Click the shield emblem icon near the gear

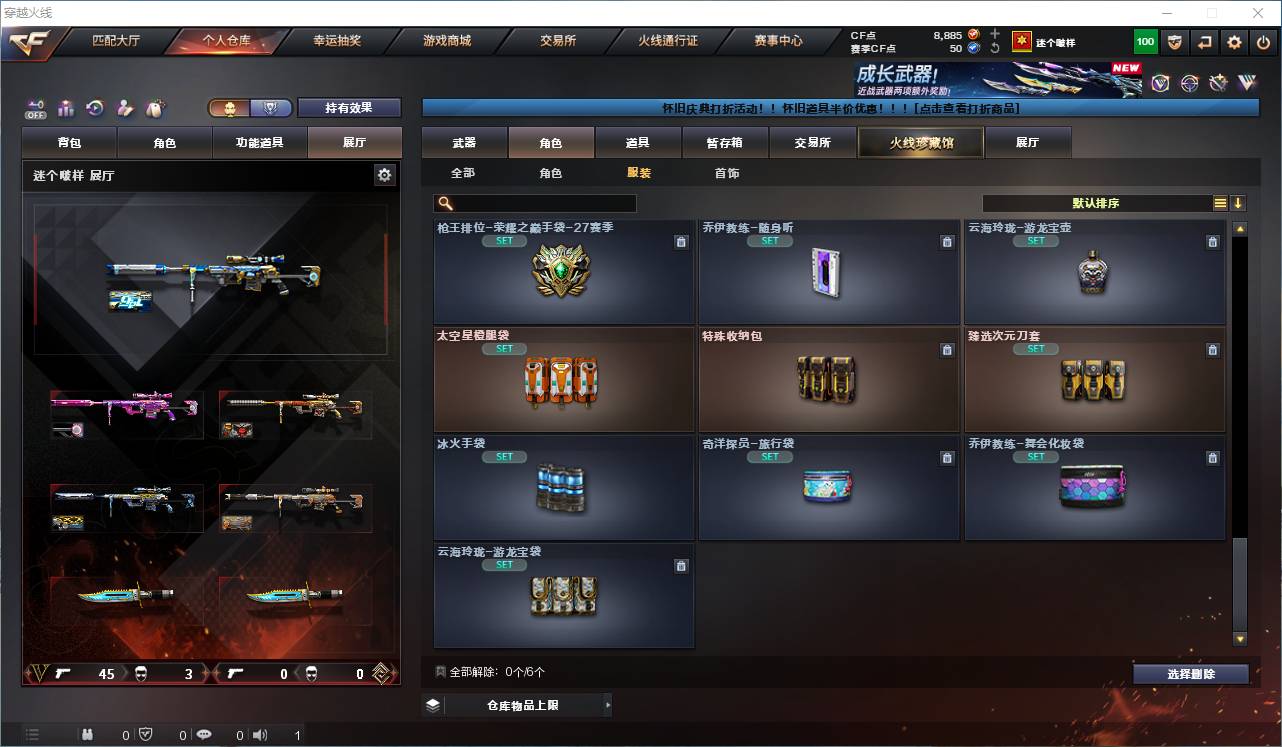[x=1176, y=42]
